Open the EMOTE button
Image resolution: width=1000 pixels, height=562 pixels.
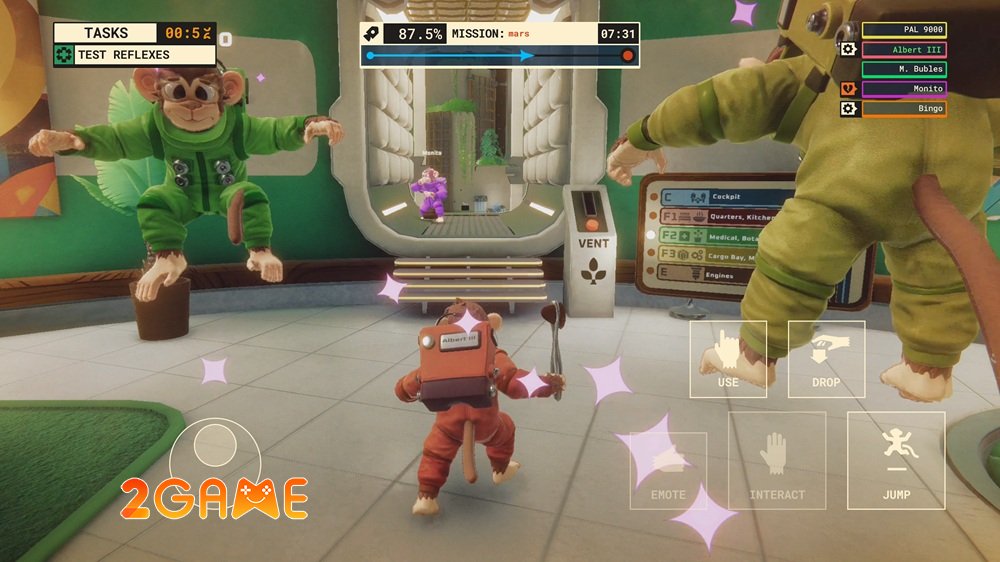click(668, 470)
